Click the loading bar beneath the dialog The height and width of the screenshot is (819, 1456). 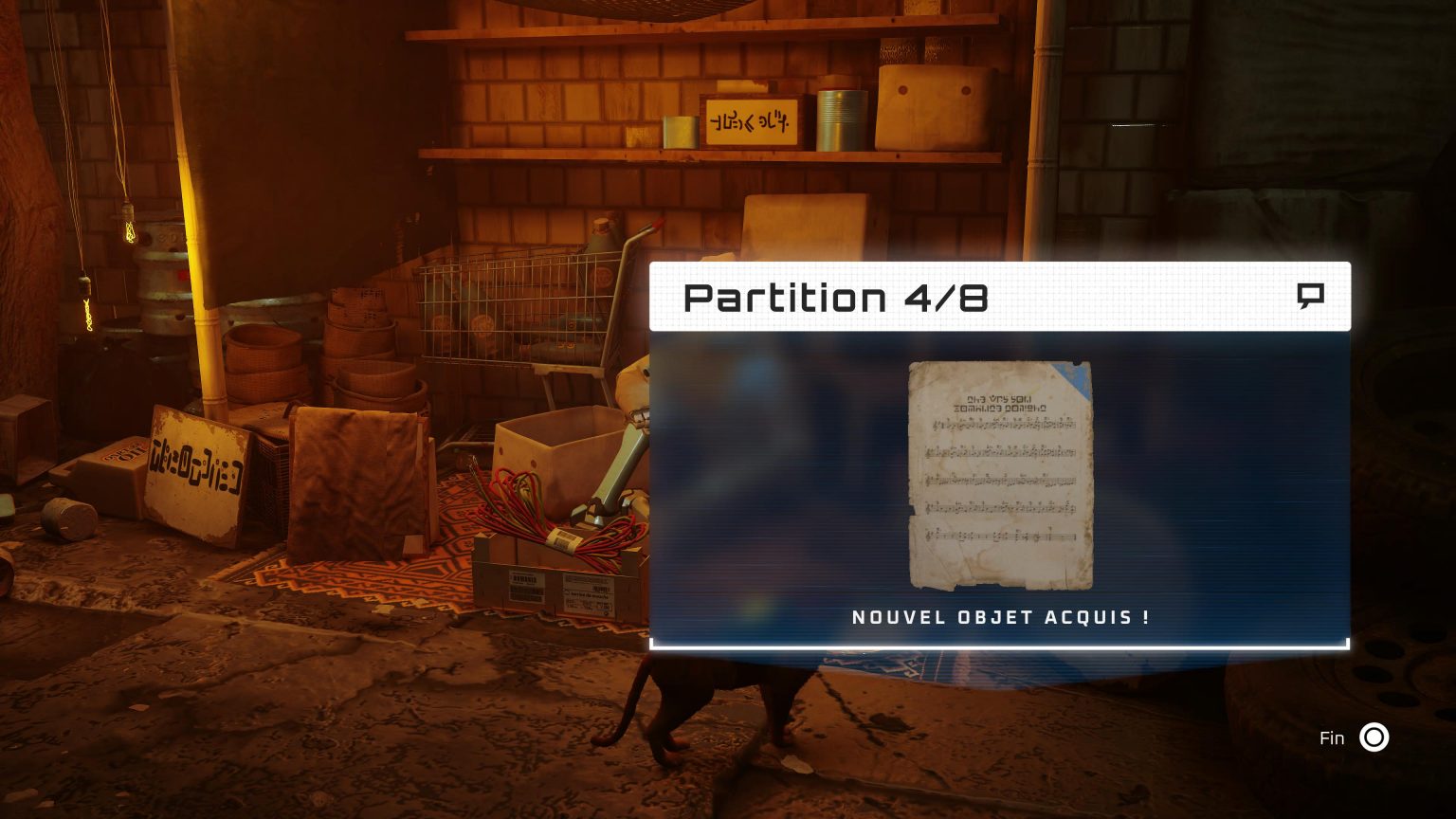click(x=1000, y=646)
